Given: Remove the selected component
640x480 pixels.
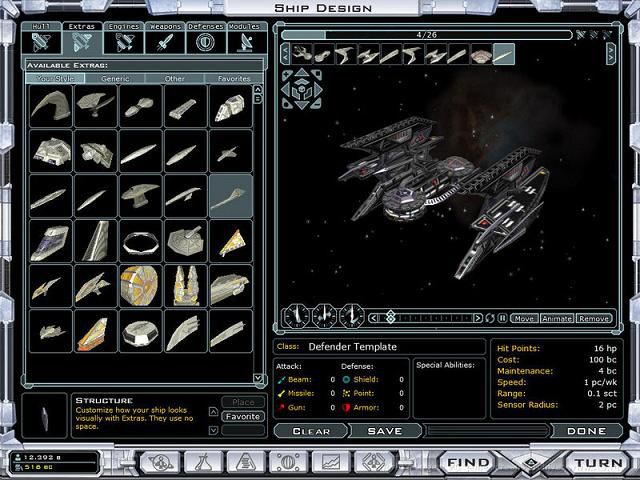Looking at the screenshot, I should pos(593,318).
